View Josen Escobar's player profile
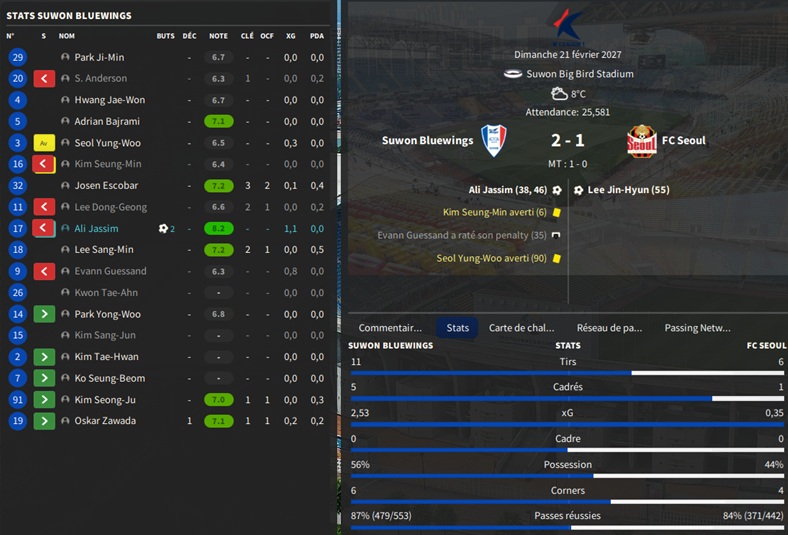The width and height of the screenshot is (788, 535). coord(106,186)
